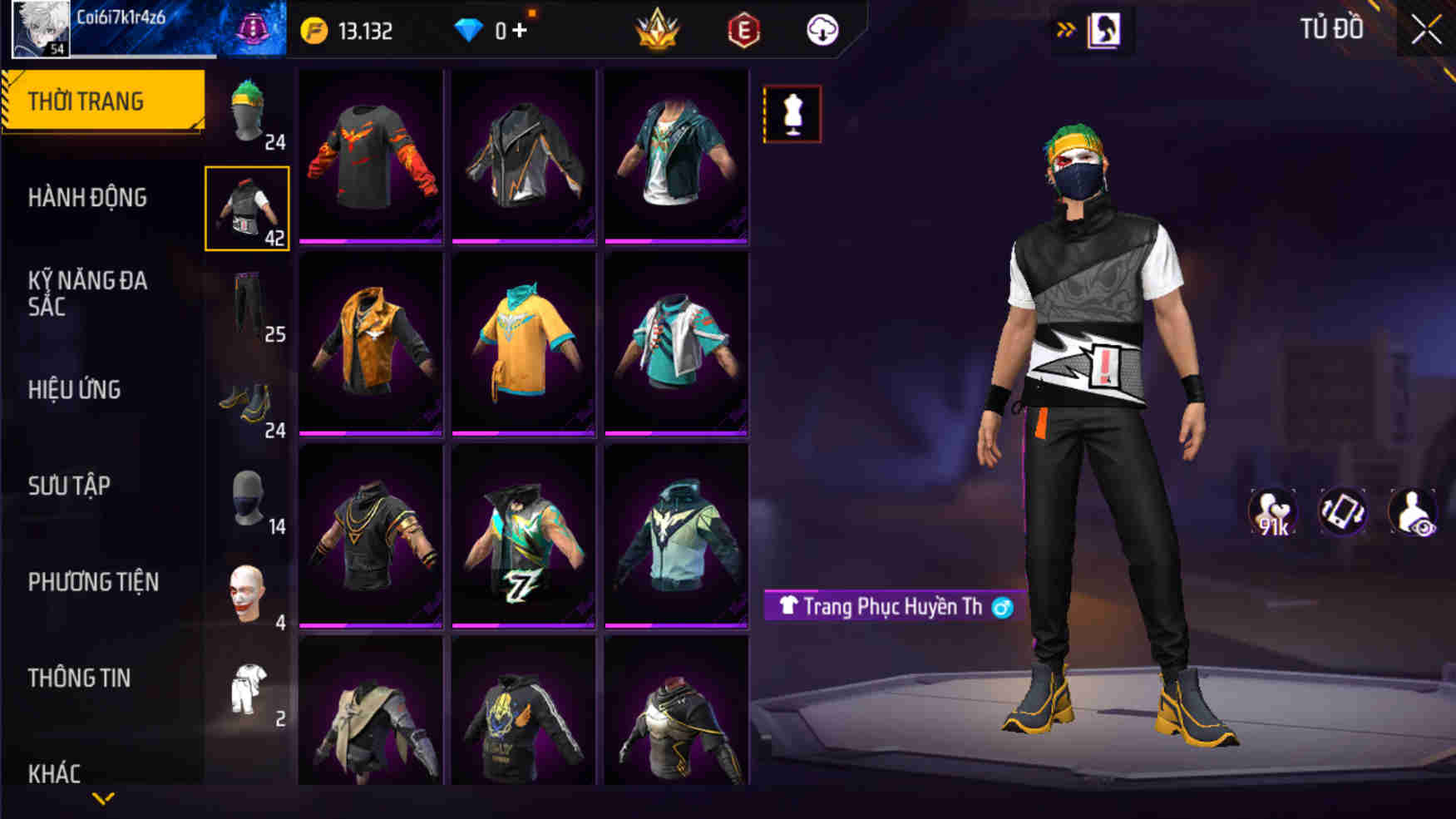Image resolution: width=1456 pixels, height=819 pixels.
Task: Open the cloud download icon
Action: coord(822,31)
